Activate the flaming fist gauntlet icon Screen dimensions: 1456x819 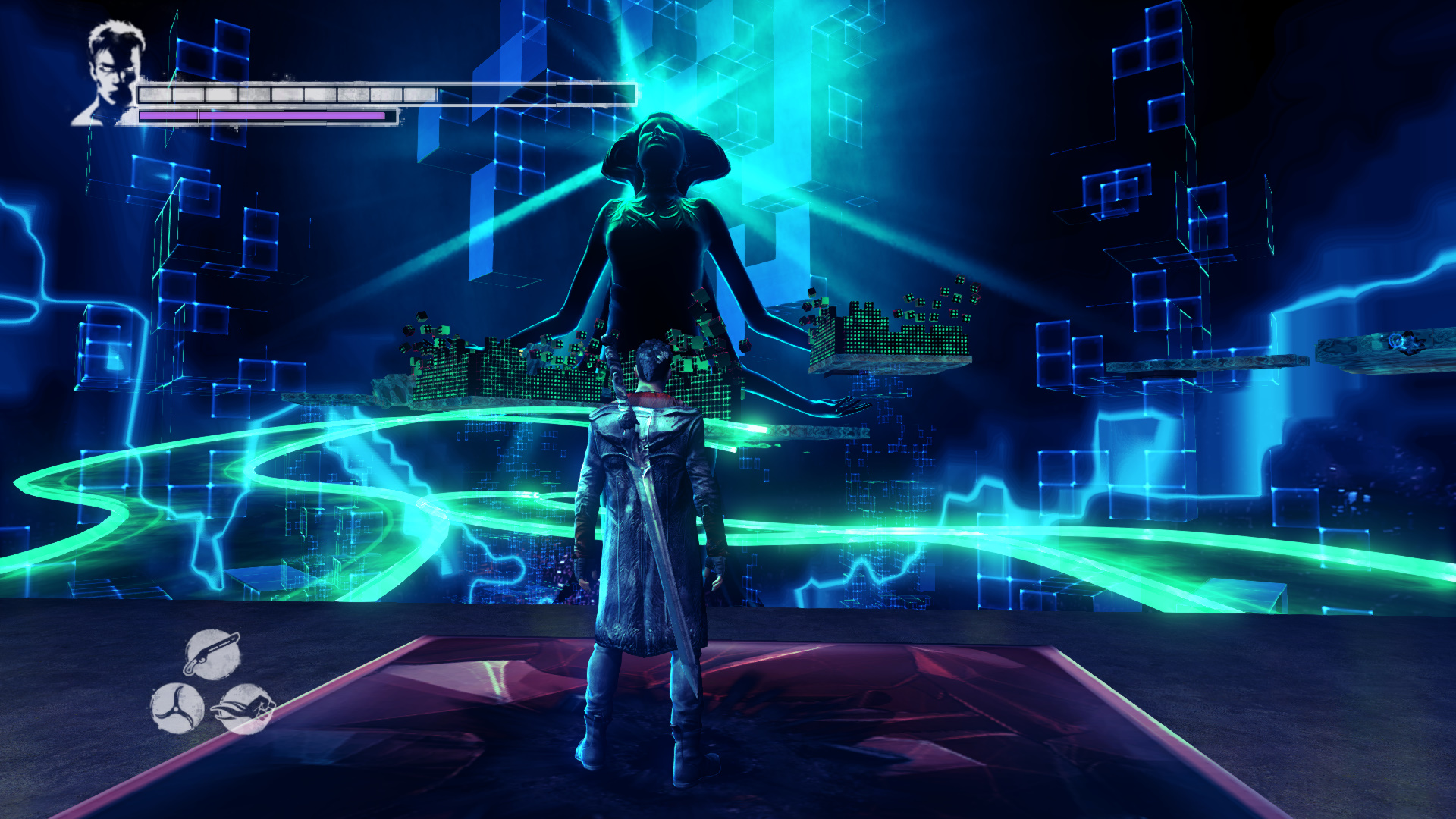tap(245, 708)
